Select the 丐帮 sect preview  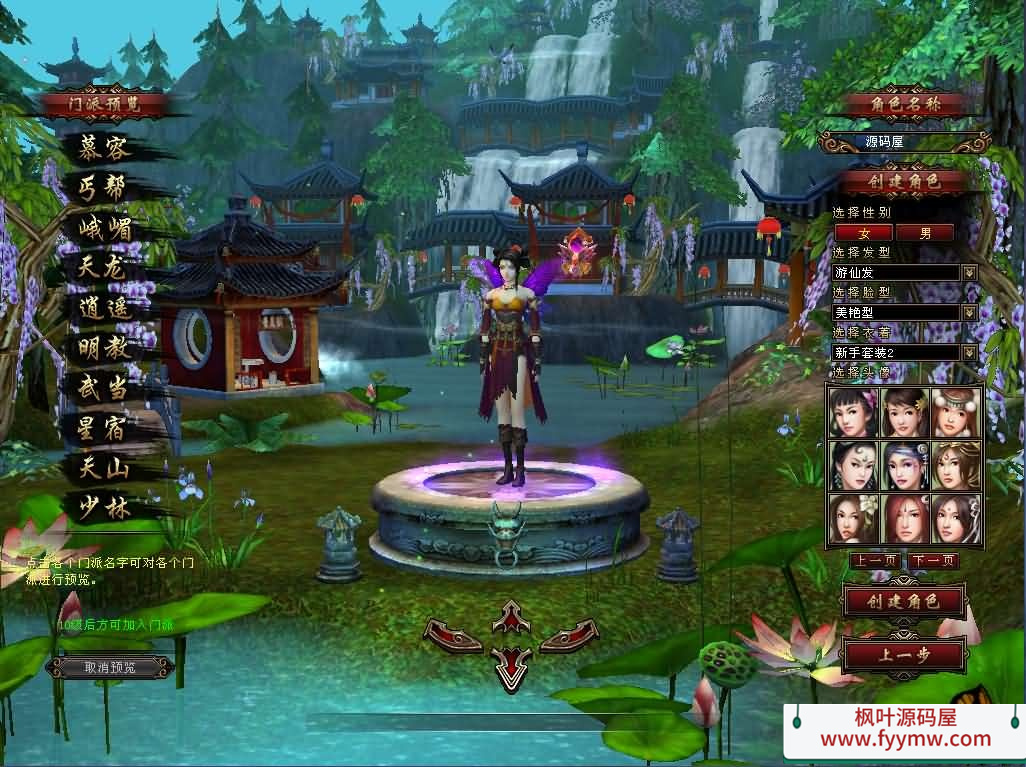[x=104, y=189]
